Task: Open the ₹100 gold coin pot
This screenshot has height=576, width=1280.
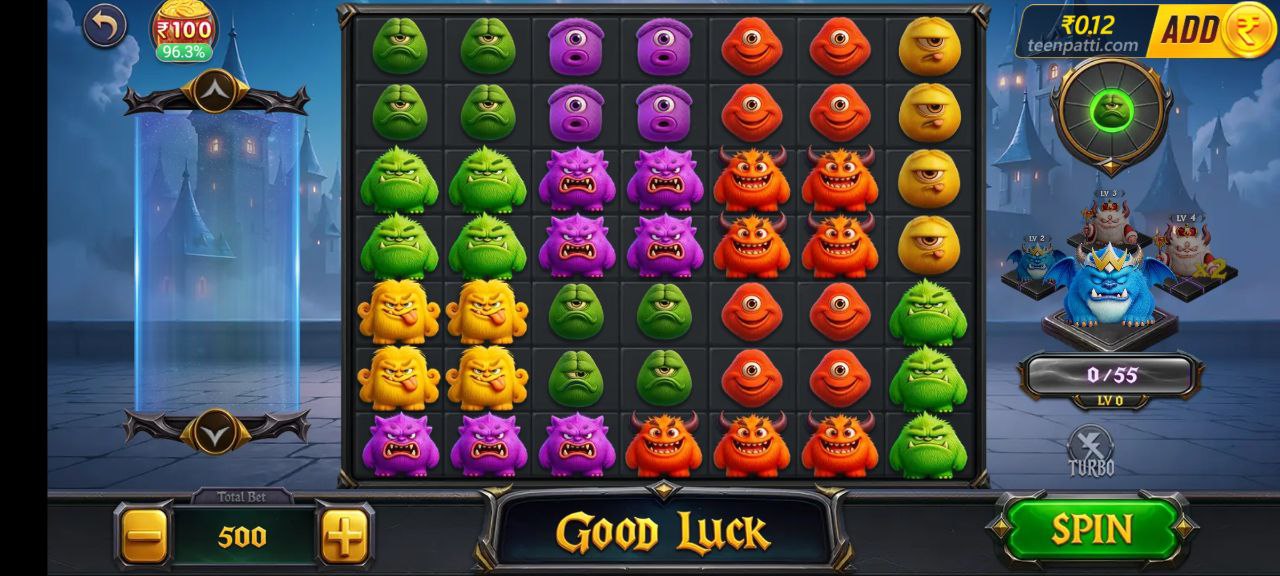Action: click(x=183, y=30)
